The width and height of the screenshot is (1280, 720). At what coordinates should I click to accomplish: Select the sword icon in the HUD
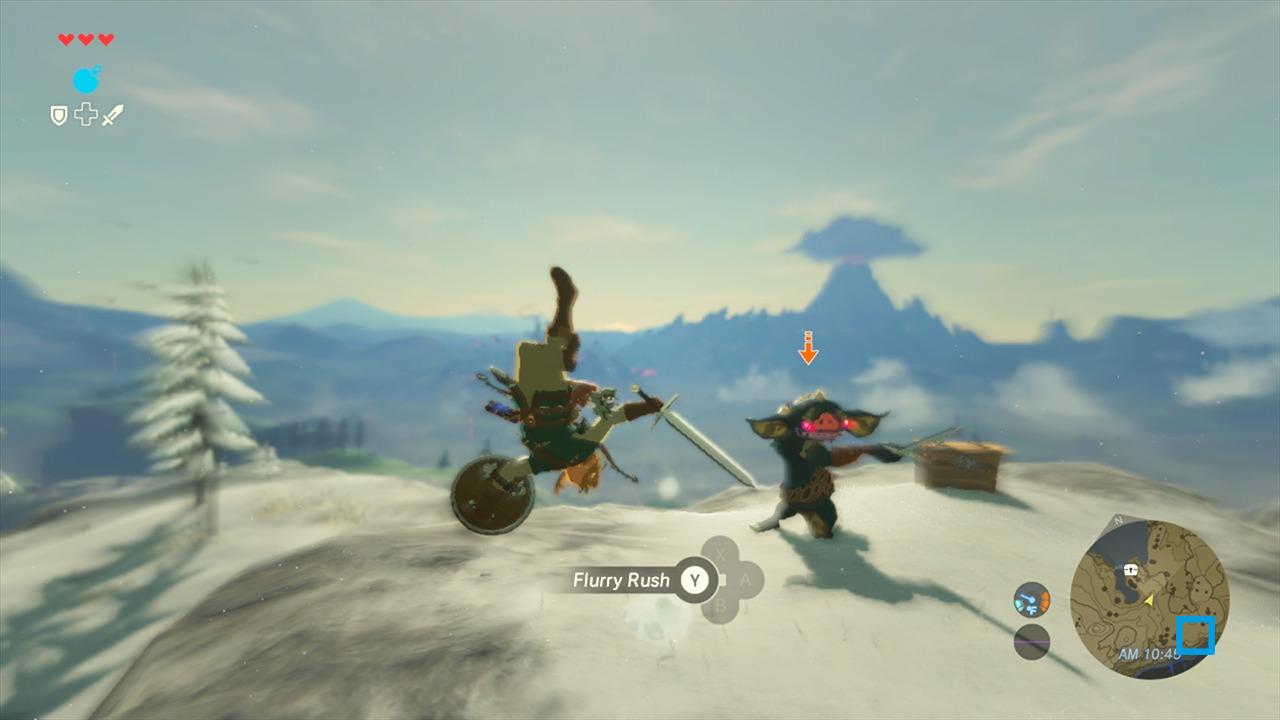(113, 115)
